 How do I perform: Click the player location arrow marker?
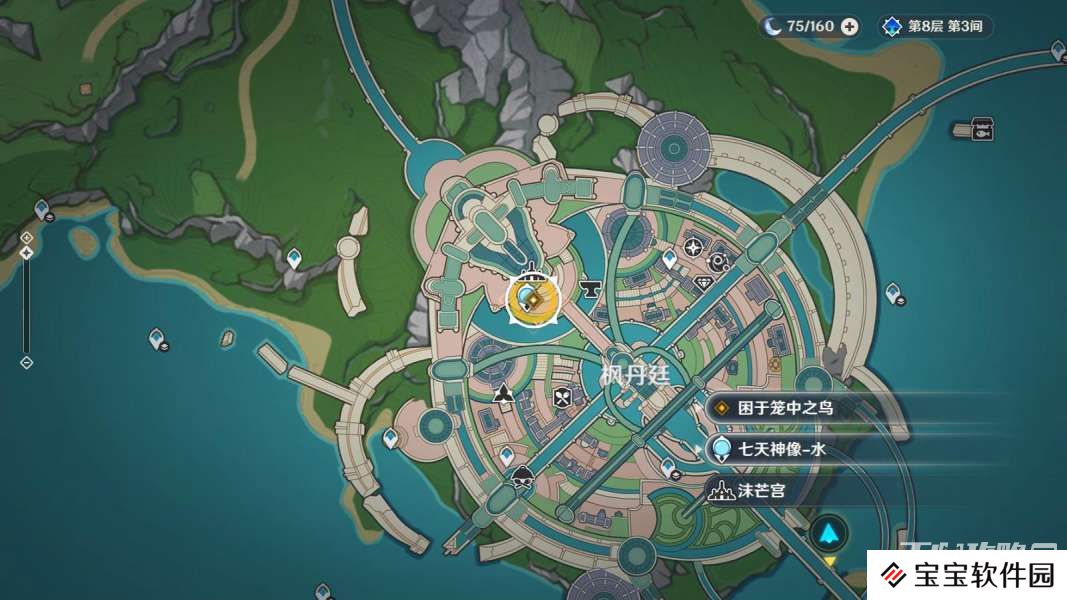point(829,534)
